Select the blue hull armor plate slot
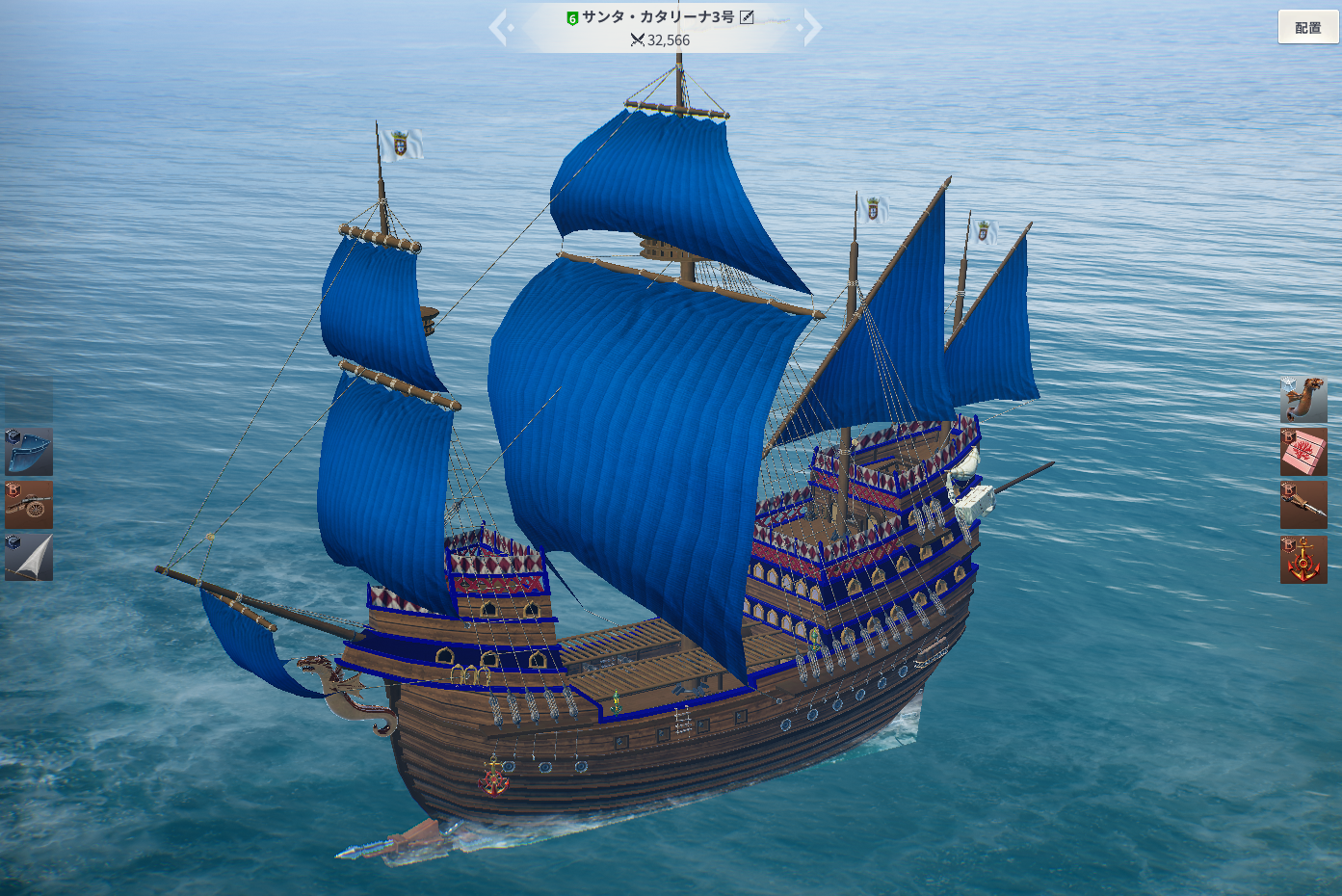Screen dimensions: 1342x896 click(x=29, y=452)
